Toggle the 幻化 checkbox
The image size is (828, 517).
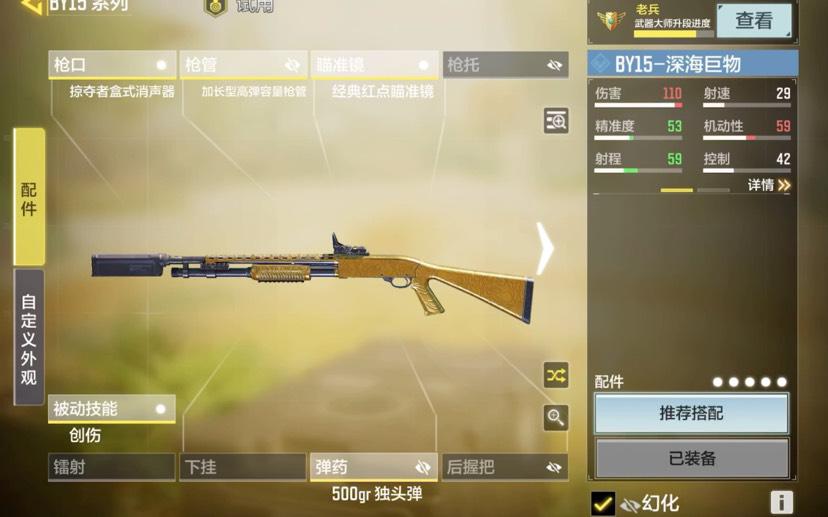[603, 503]
